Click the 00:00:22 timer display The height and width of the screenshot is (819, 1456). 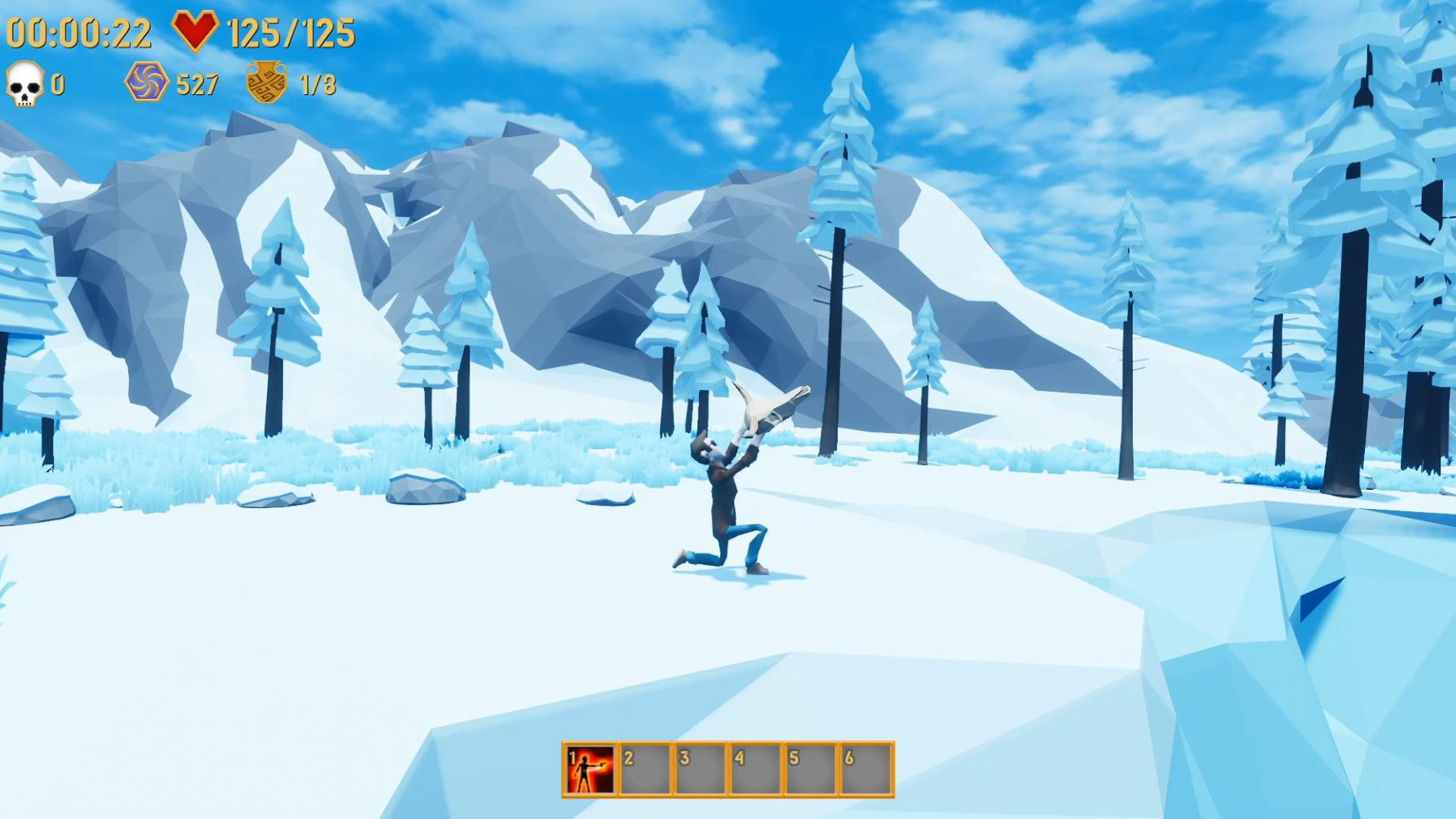[x=80, y=30]
